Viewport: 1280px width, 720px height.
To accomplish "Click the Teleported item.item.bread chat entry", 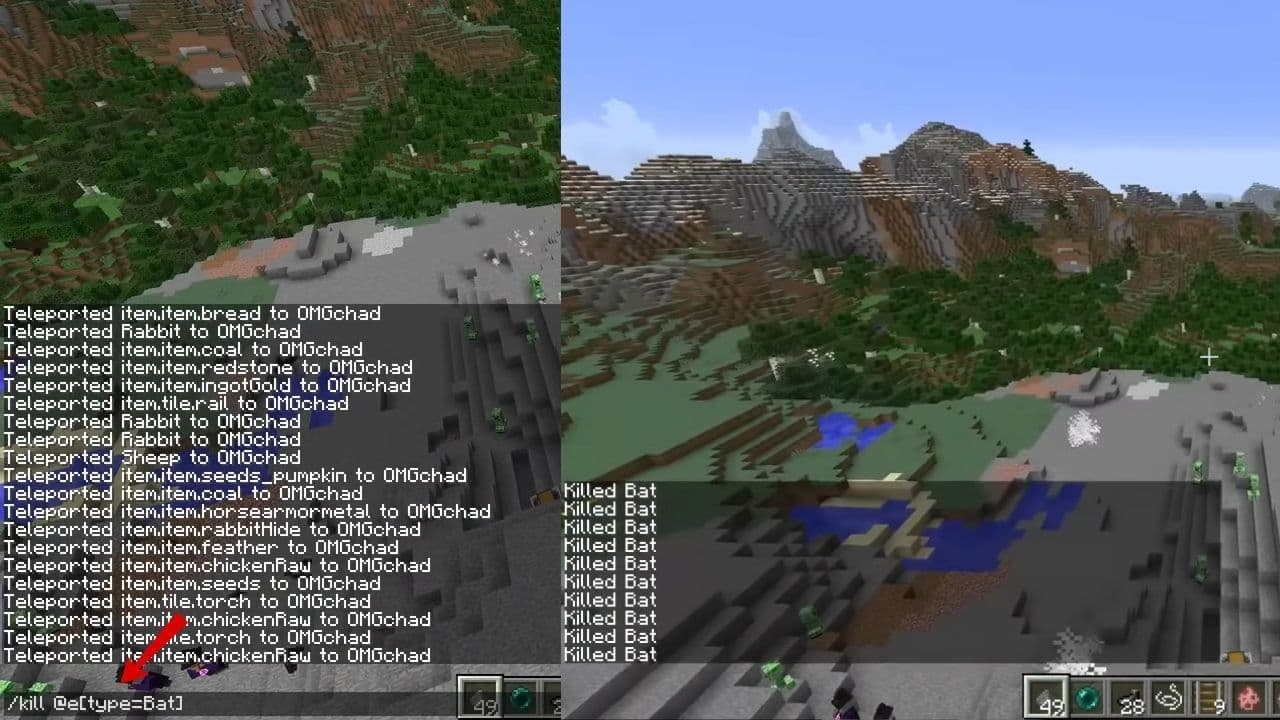I will pos(190,313).
